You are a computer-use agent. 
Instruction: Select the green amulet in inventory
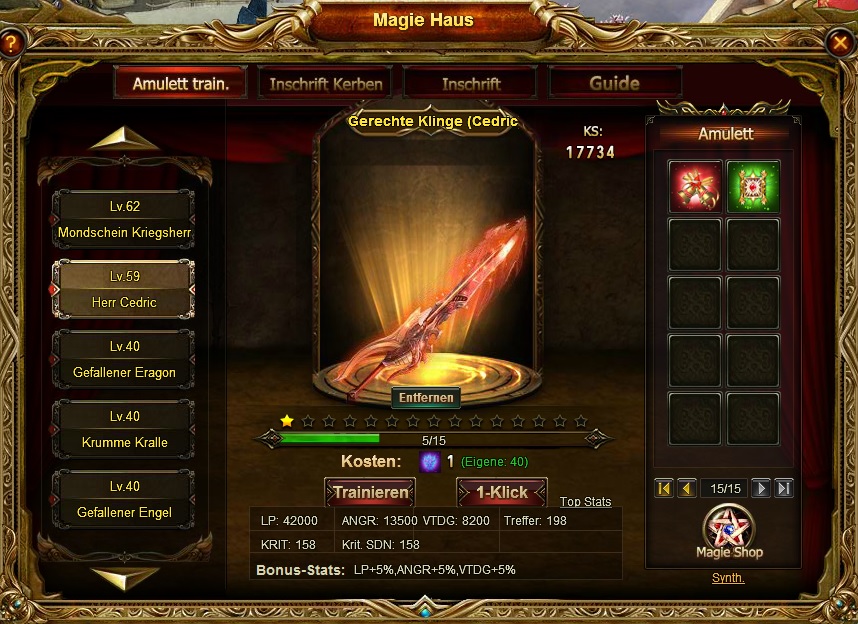tap(753, 187)
